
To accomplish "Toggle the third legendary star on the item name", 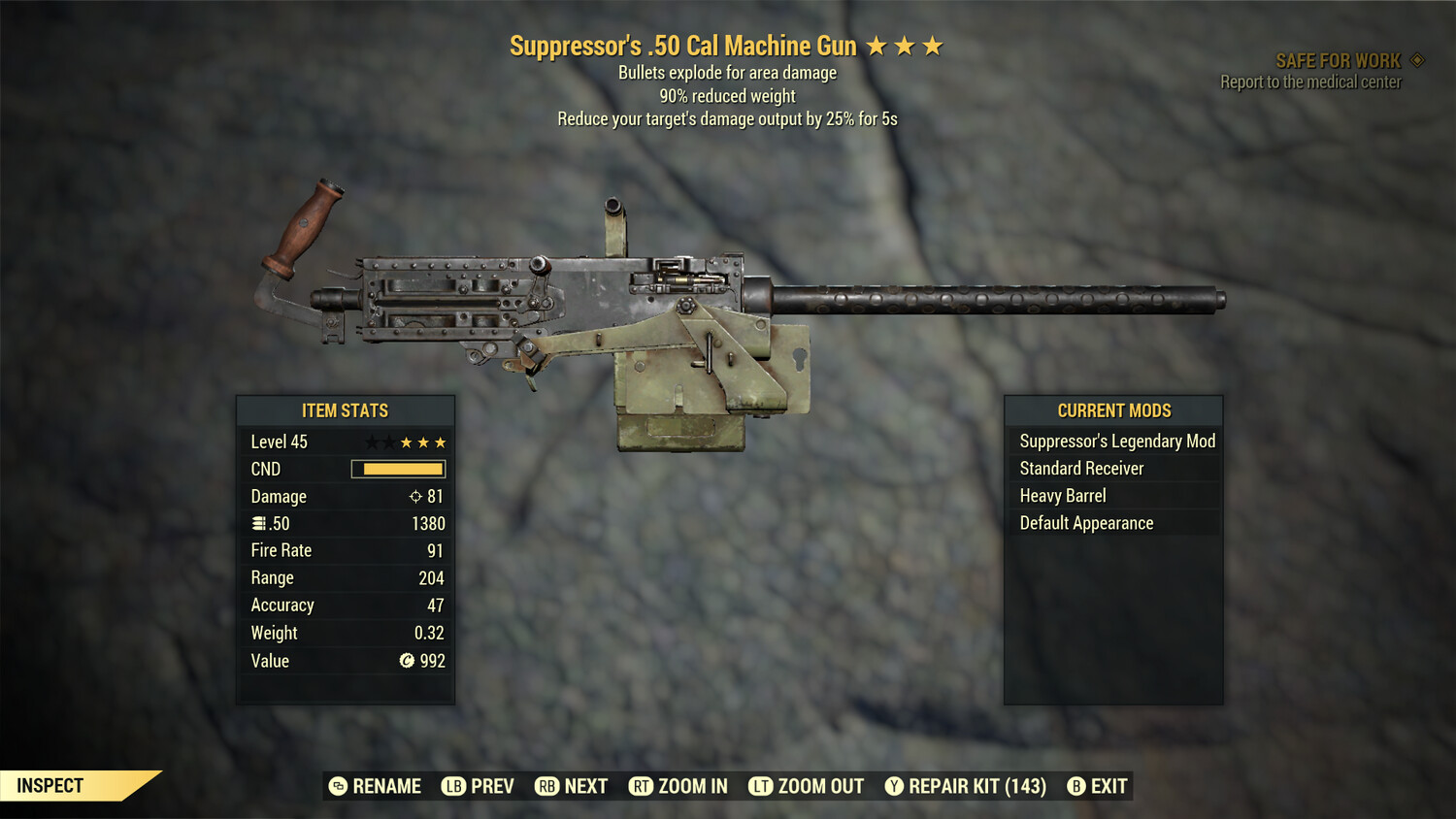I will [x=935, y=45].
